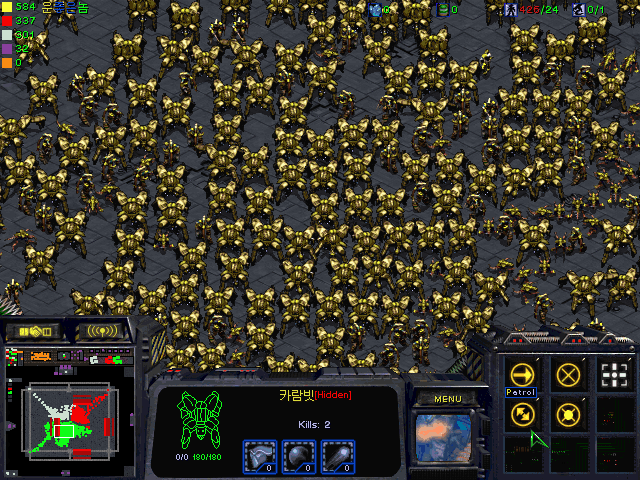The height and width of the screenshot is (480, 640).
Task: Activate the Stop command
Action: click(569, 375)
